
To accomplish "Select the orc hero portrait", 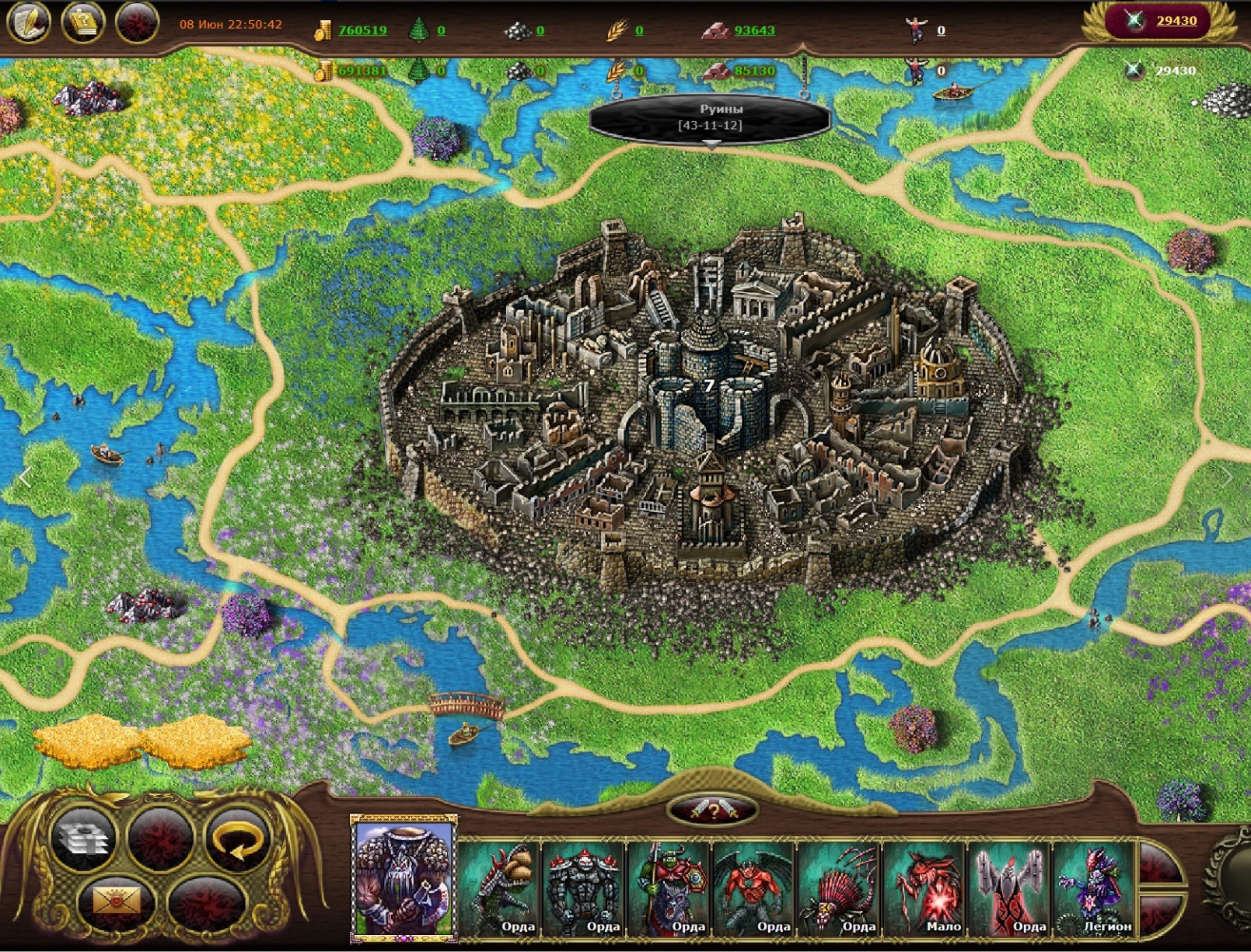I will (x=404, y=877).
